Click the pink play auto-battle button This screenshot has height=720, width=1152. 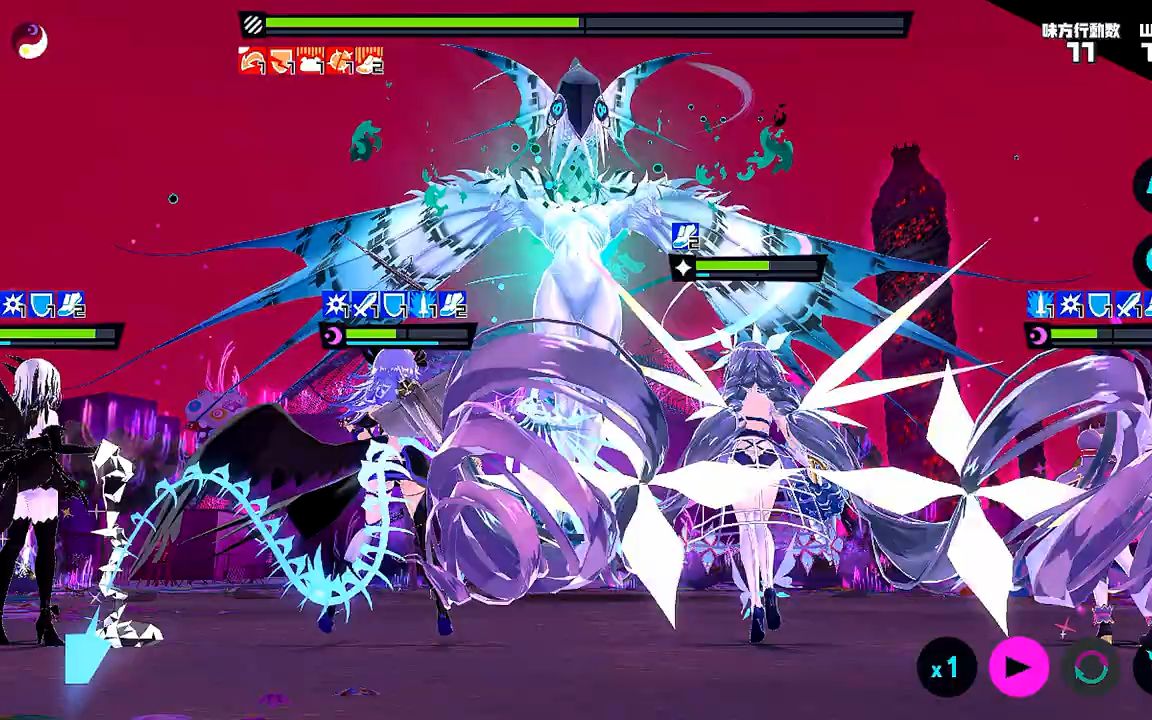(x=1018, y=667)
